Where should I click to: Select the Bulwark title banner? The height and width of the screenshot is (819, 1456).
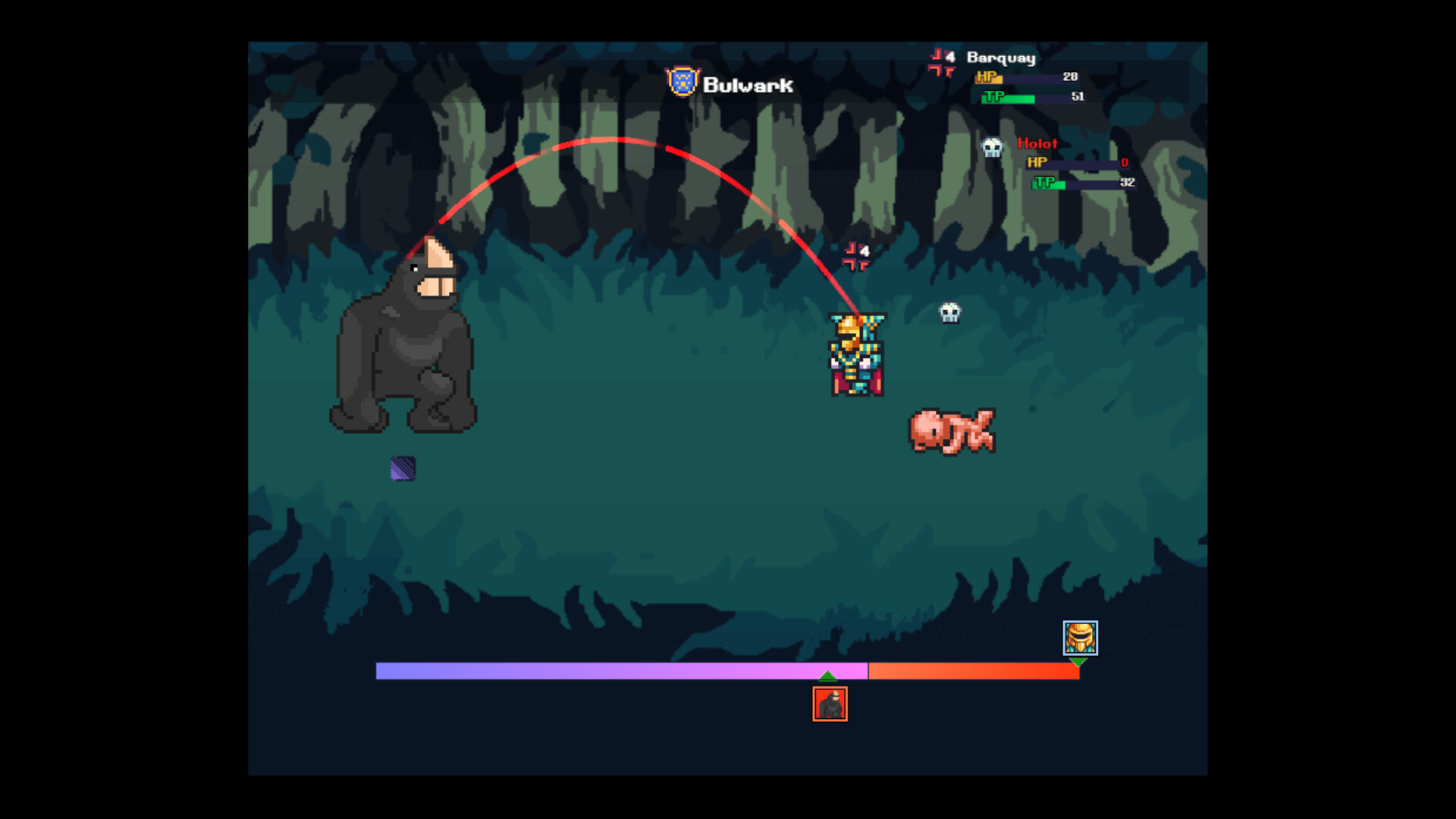point(747,85)
